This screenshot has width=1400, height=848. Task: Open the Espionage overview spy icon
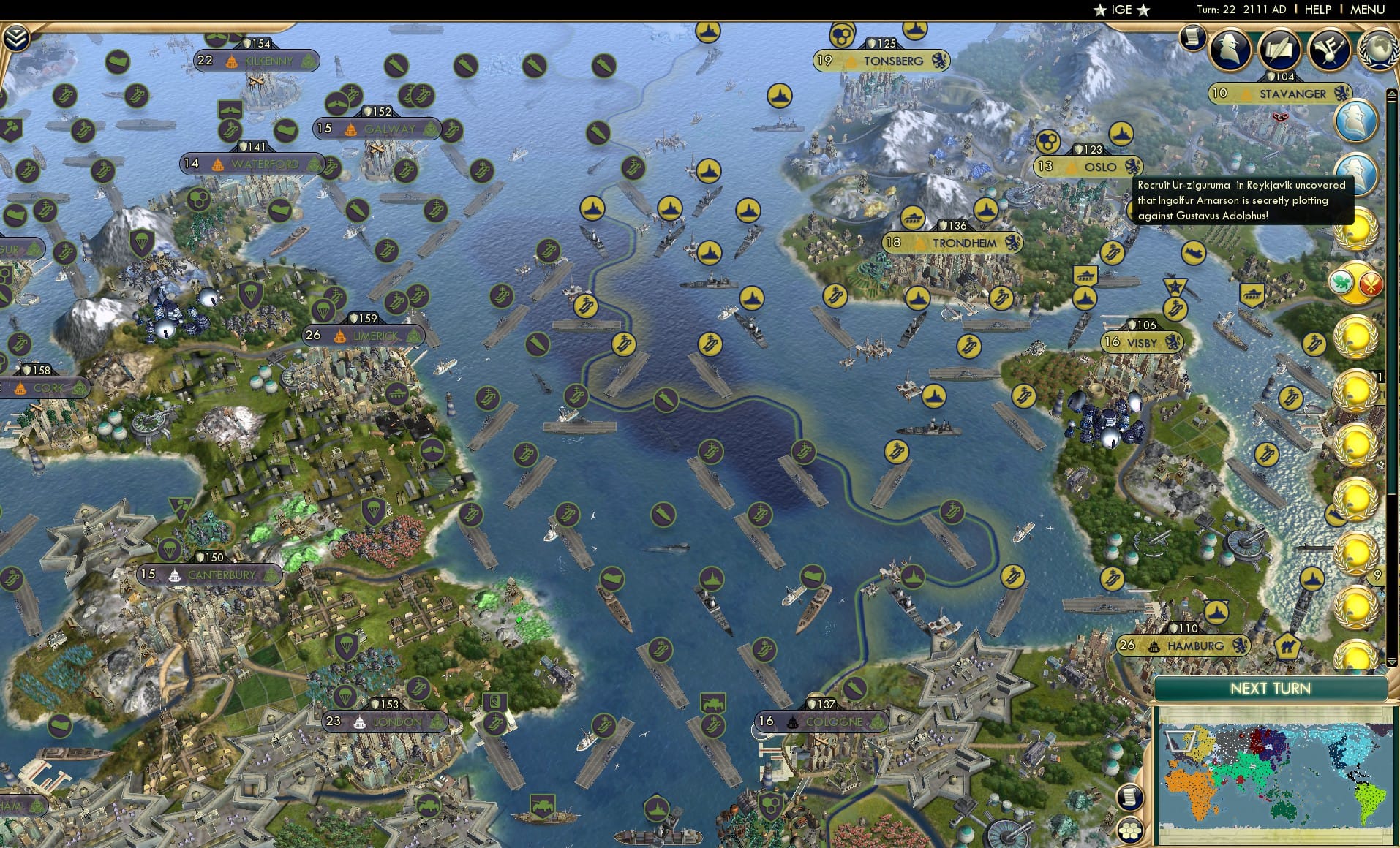coord(1230,48)
